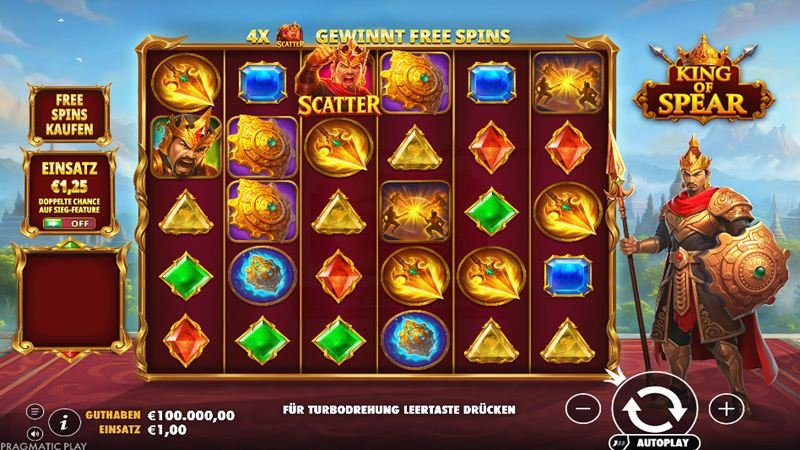Open the hamburger settings menu
The width and height of the screenshot is (800, 450).
coord(34,411)
